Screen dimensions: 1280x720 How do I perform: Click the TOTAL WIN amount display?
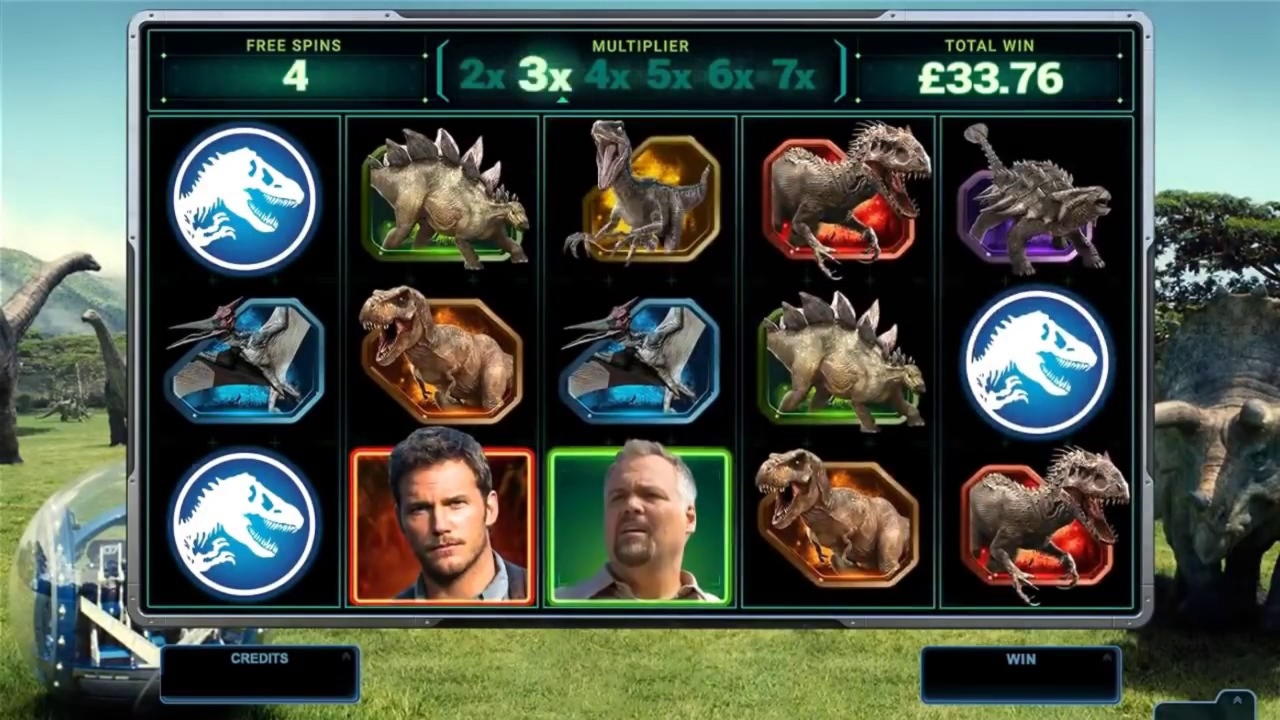pyautogui.click(x=989, y=78)
